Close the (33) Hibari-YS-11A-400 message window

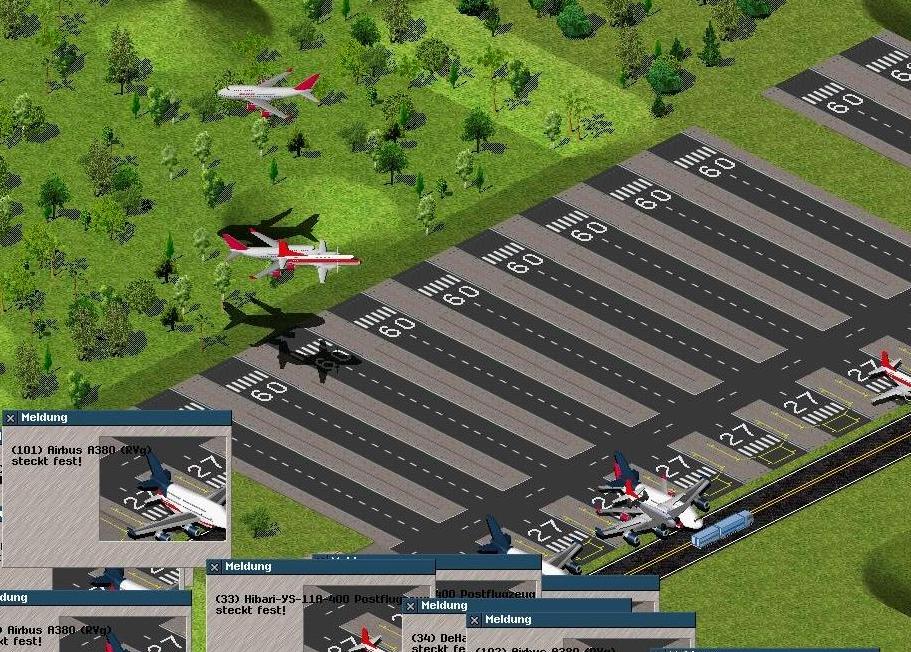coord(214,567)
